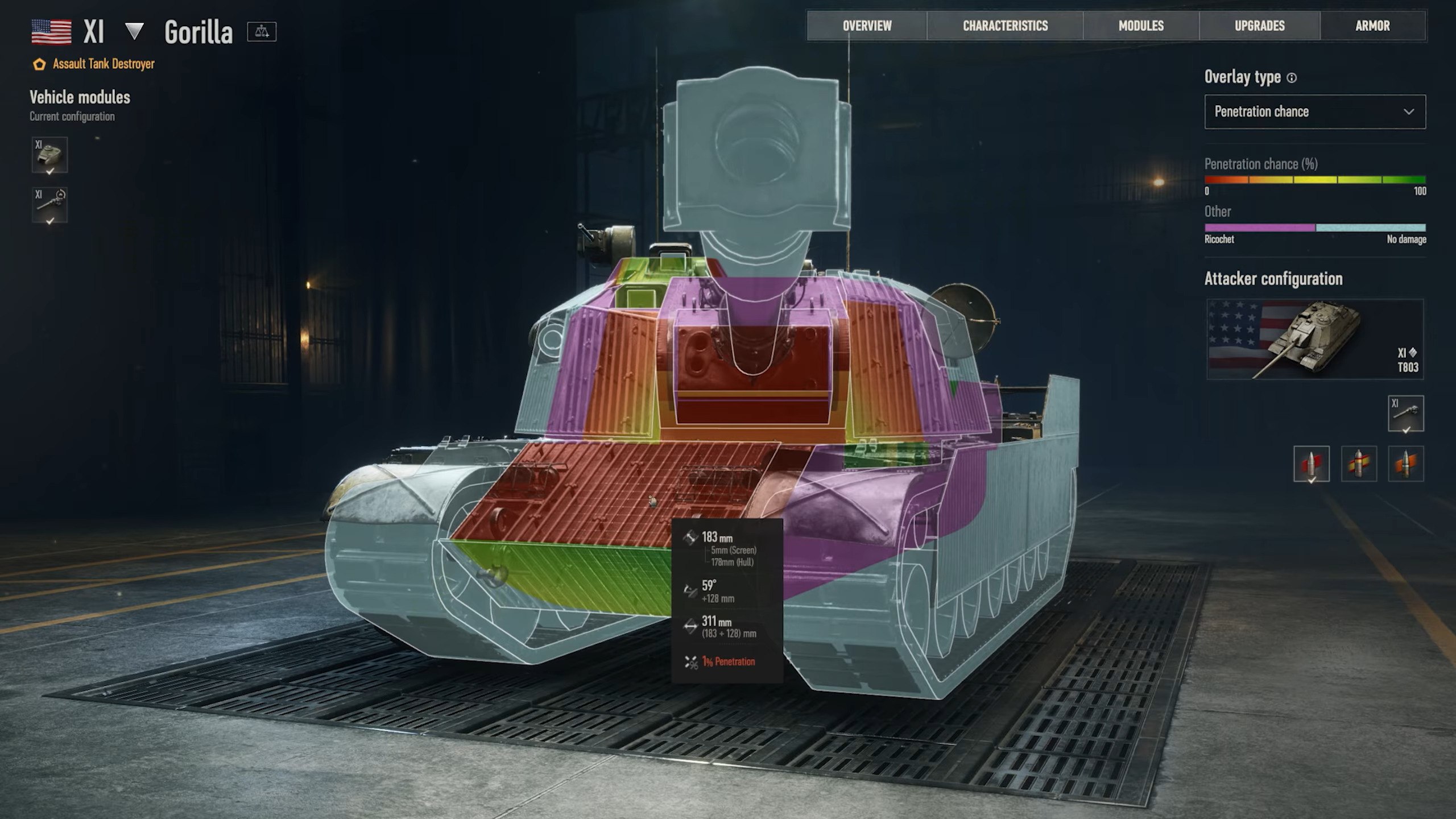Add Gorilla to vehicle comparison via scales button

[262, 32]
